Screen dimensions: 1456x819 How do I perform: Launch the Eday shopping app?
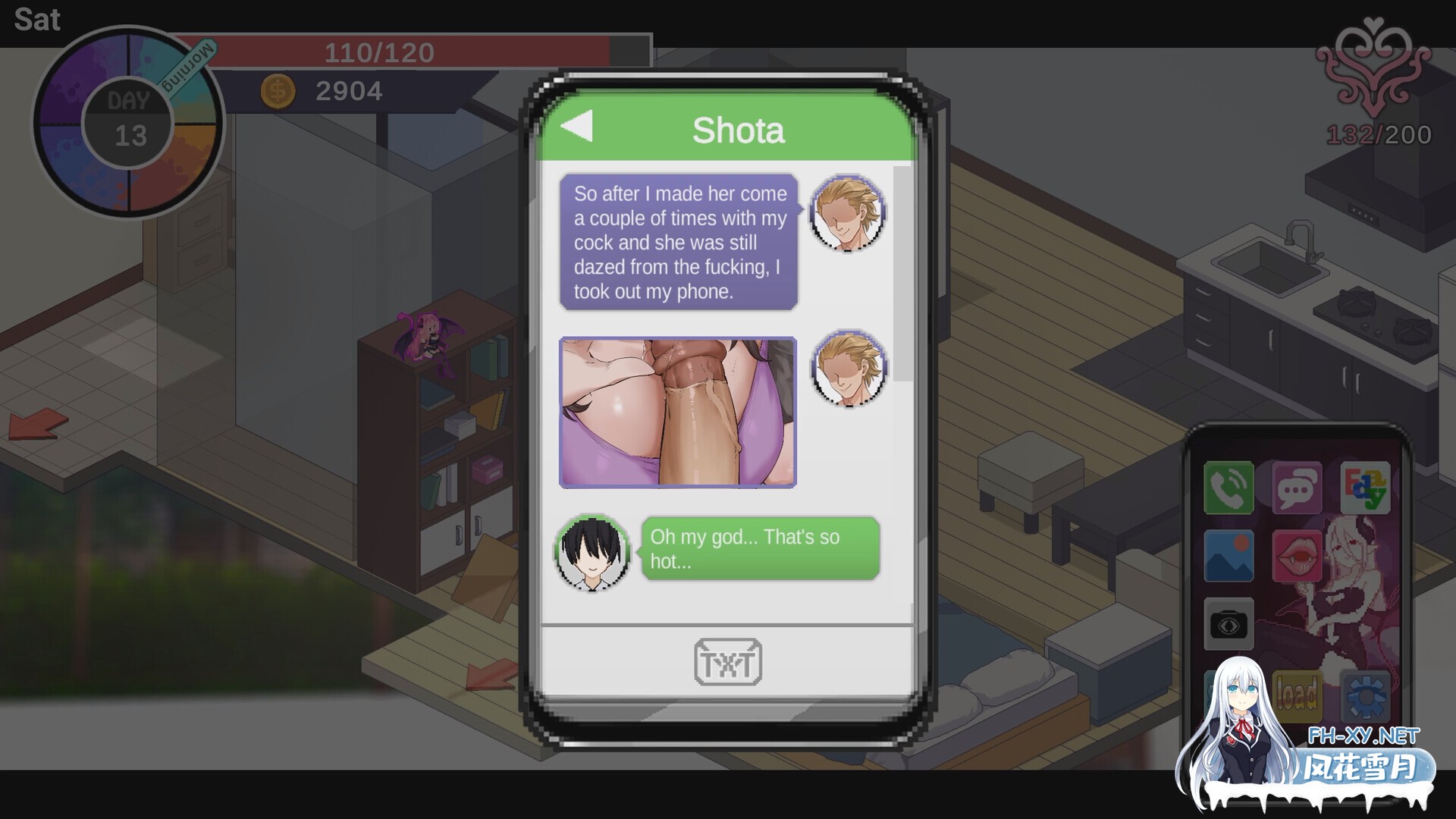[x=1365, y=485]
